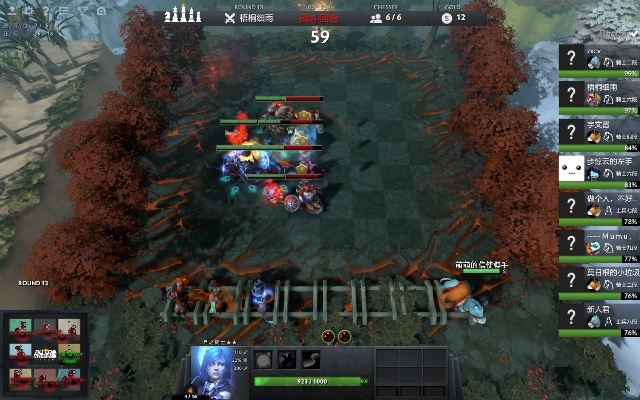This screenshot has width=640, height=400.
Task: Select the player row 新人君
Action: pos(599,318)
